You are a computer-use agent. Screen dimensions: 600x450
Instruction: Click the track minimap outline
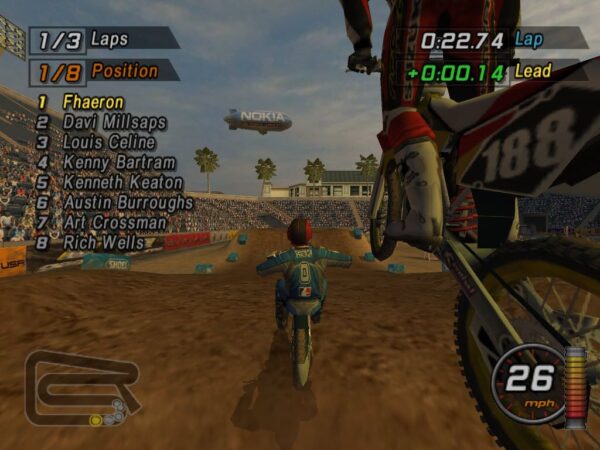[x=80, y=386]
